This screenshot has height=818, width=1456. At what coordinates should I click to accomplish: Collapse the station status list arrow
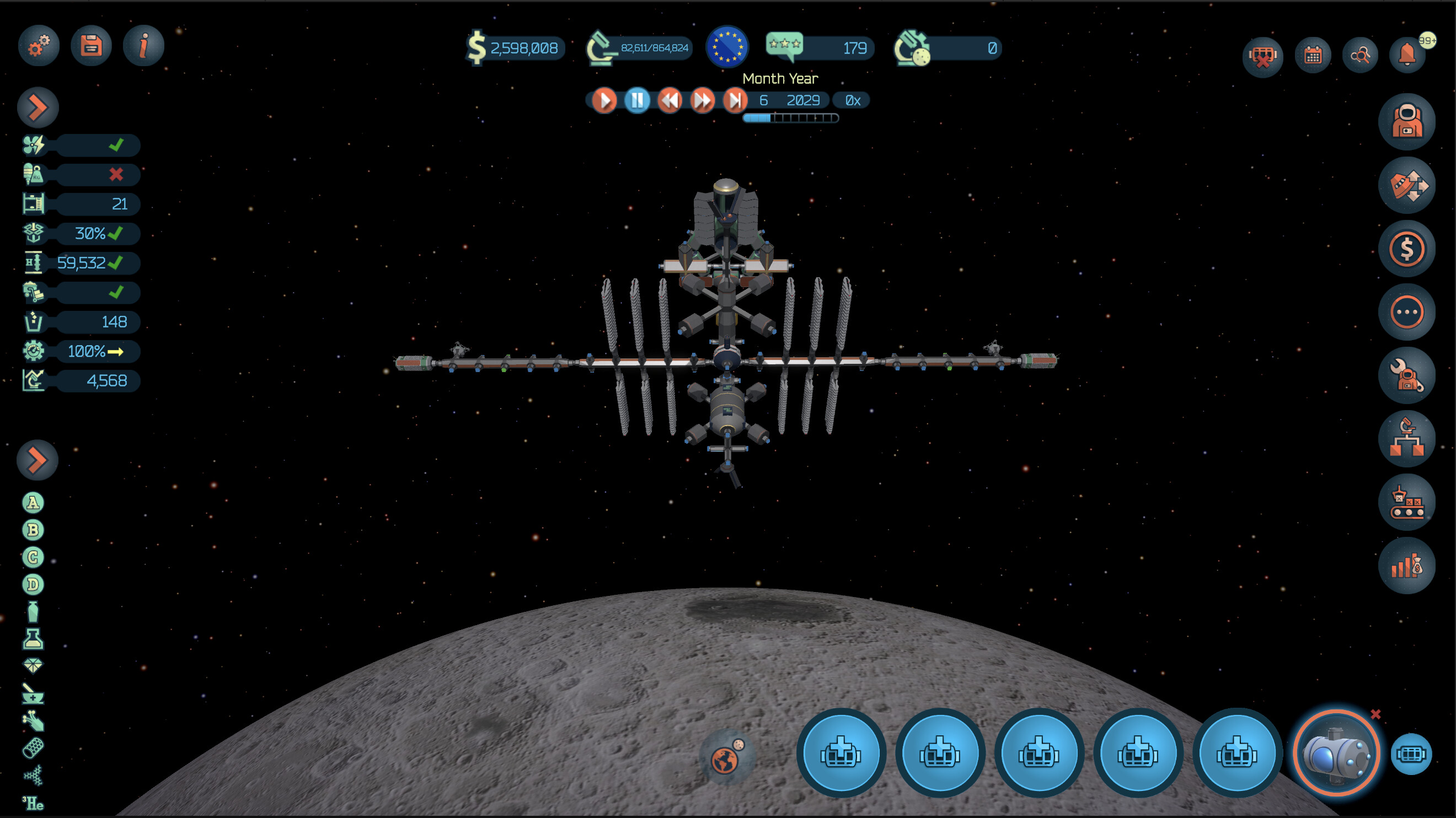[x=38, y=107]
